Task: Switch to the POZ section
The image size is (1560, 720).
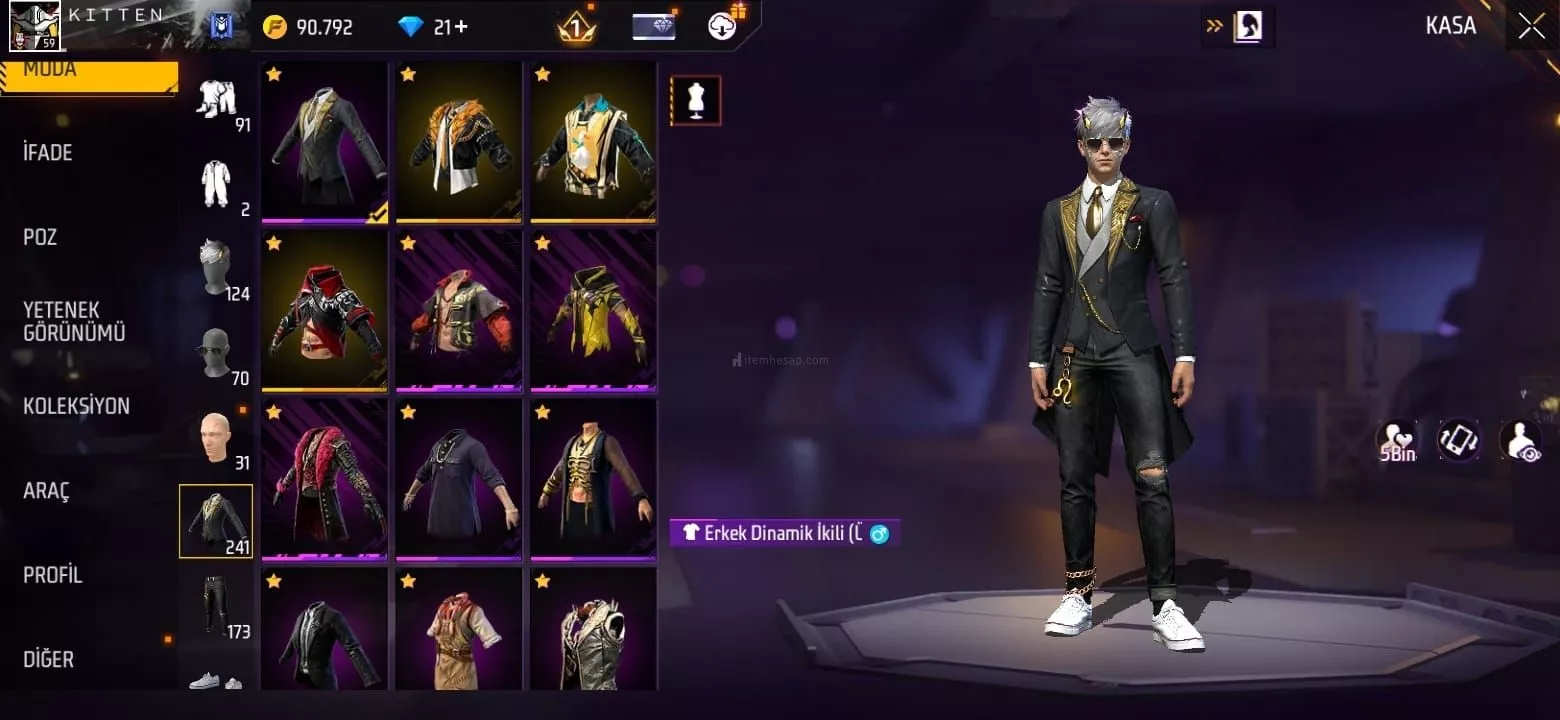Action: click(x=40, y=237)
